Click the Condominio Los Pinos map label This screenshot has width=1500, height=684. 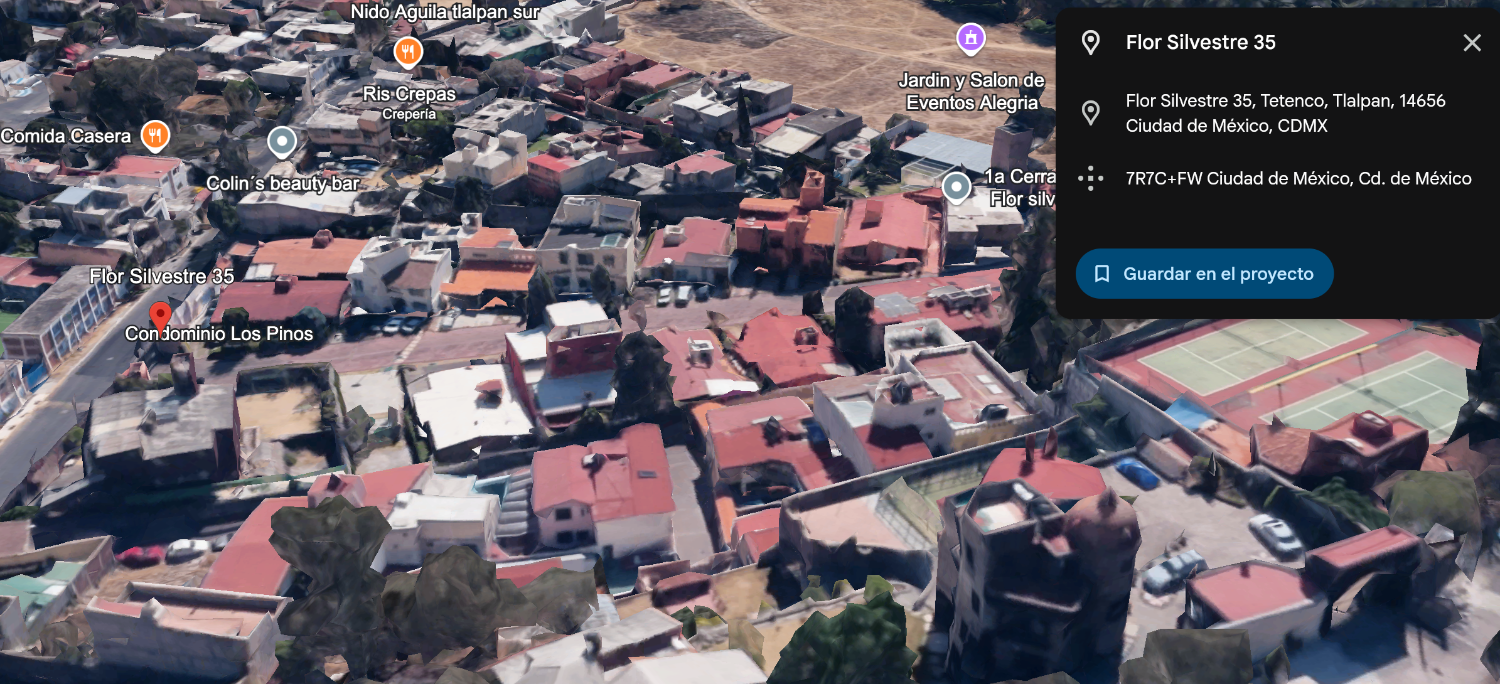219,334
